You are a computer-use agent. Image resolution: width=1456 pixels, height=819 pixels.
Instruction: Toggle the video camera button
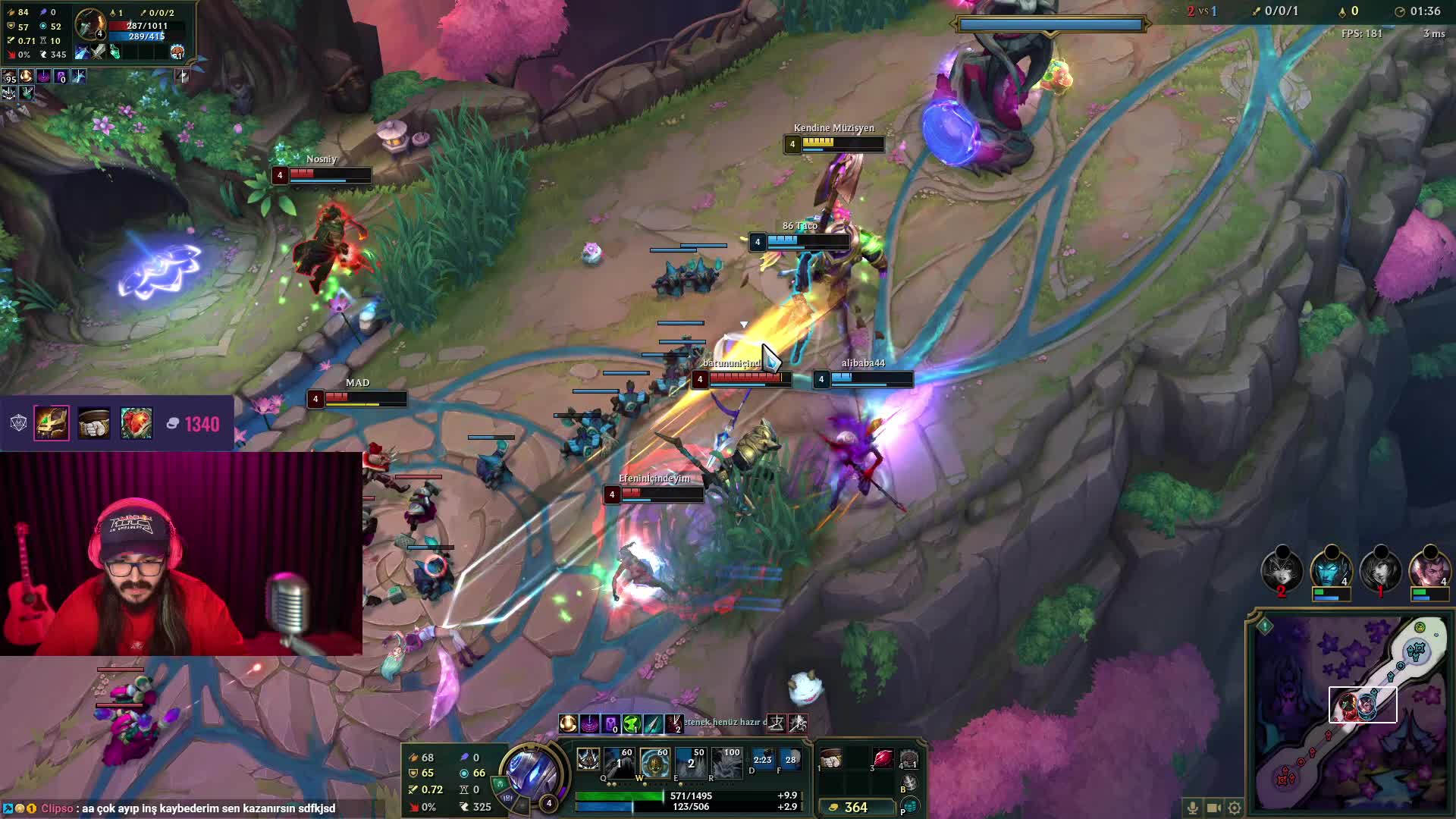[x=1213, y=808]
